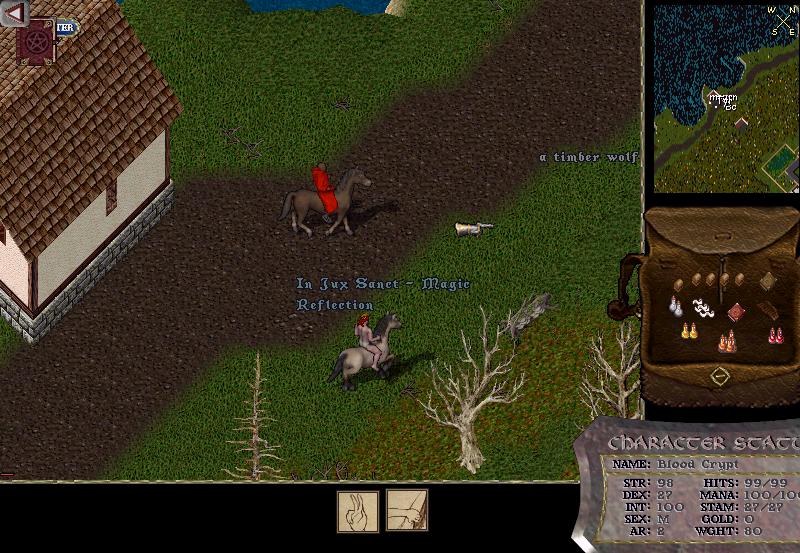Pick the orange potion cluster in backpack

[x=727, y=342]
